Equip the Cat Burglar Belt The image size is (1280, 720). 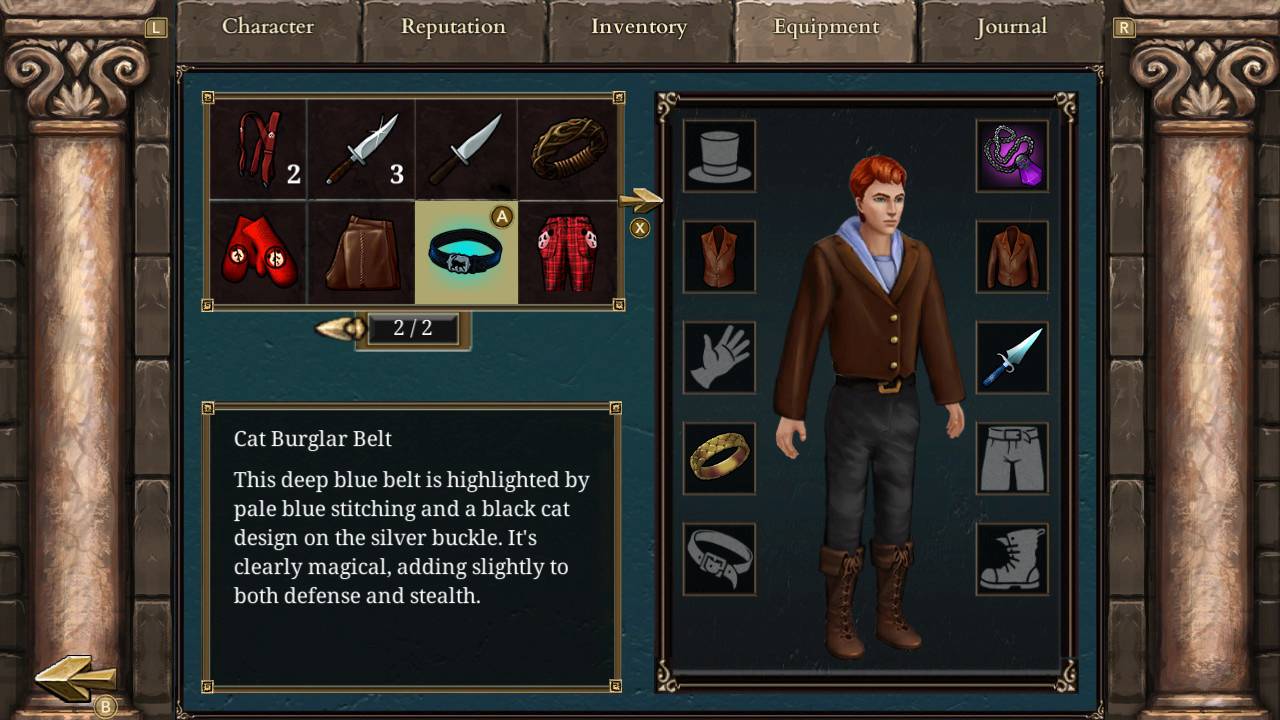(466, 253)
